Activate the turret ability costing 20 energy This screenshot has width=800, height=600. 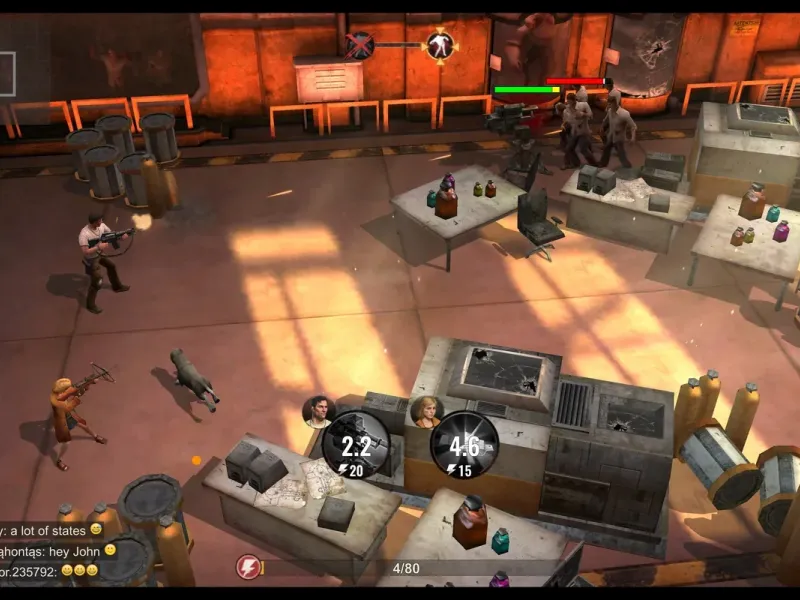[356, 443]
